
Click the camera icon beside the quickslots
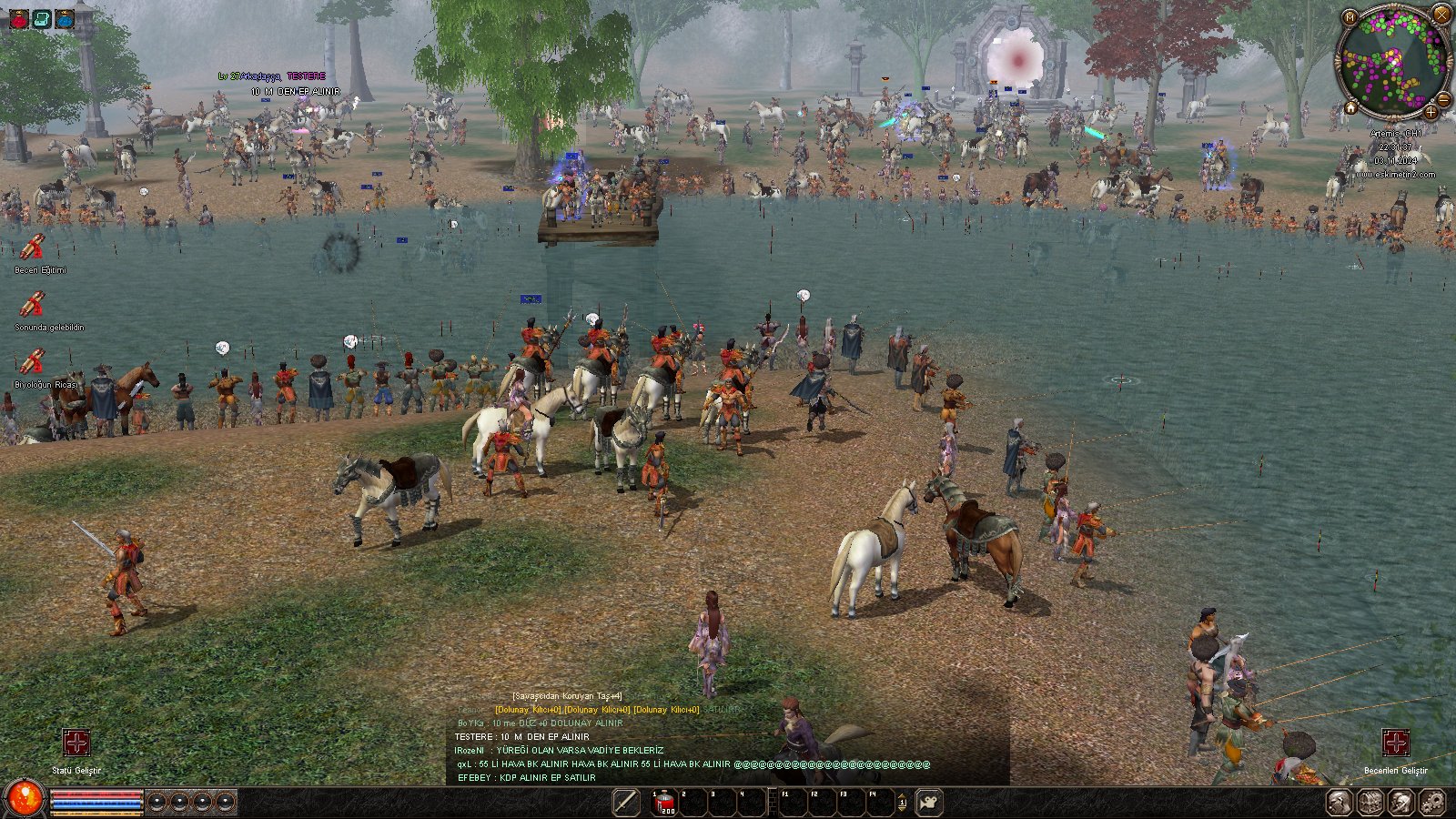928,803
